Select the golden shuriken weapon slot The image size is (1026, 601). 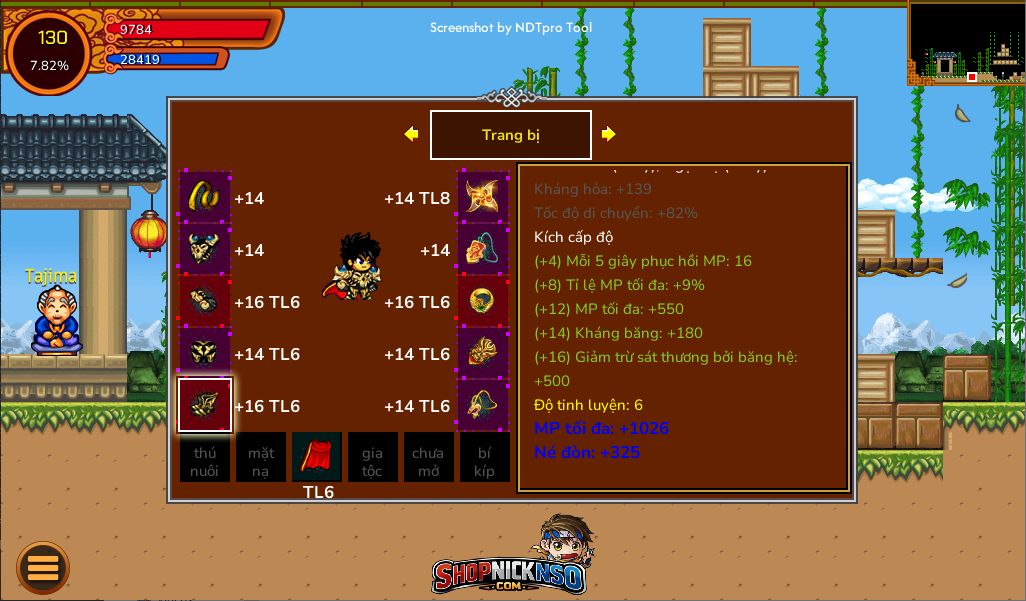(x=484, y=197)
